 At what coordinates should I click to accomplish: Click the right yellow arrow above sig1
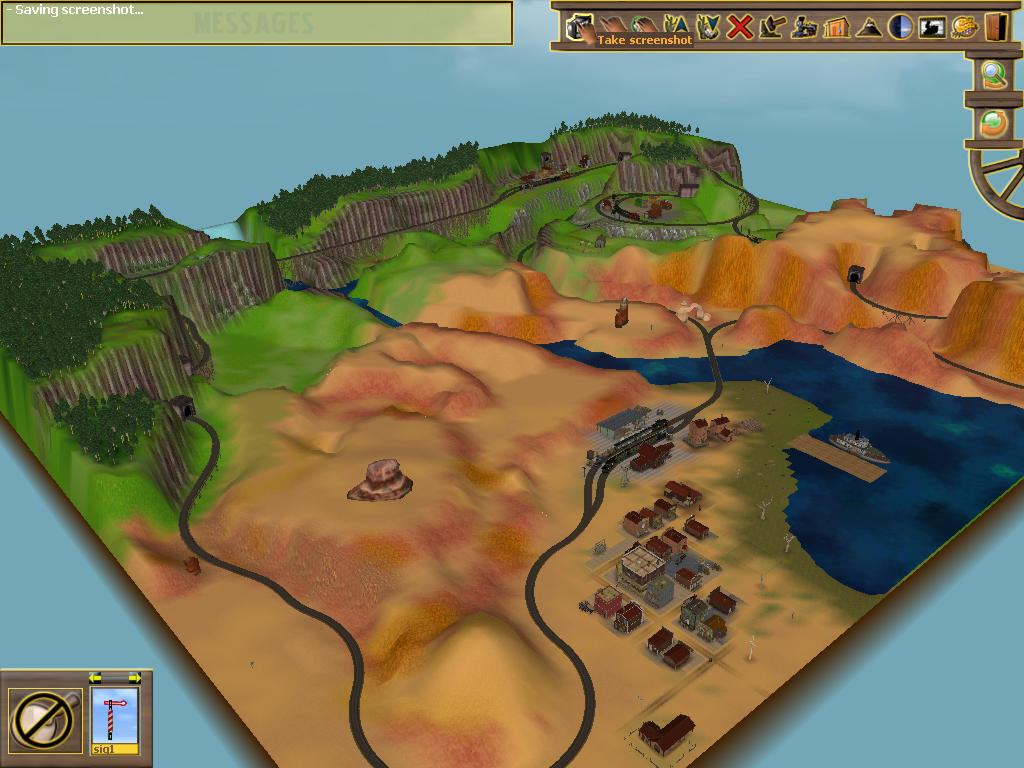pyautogui.click(x=134, y=678)
